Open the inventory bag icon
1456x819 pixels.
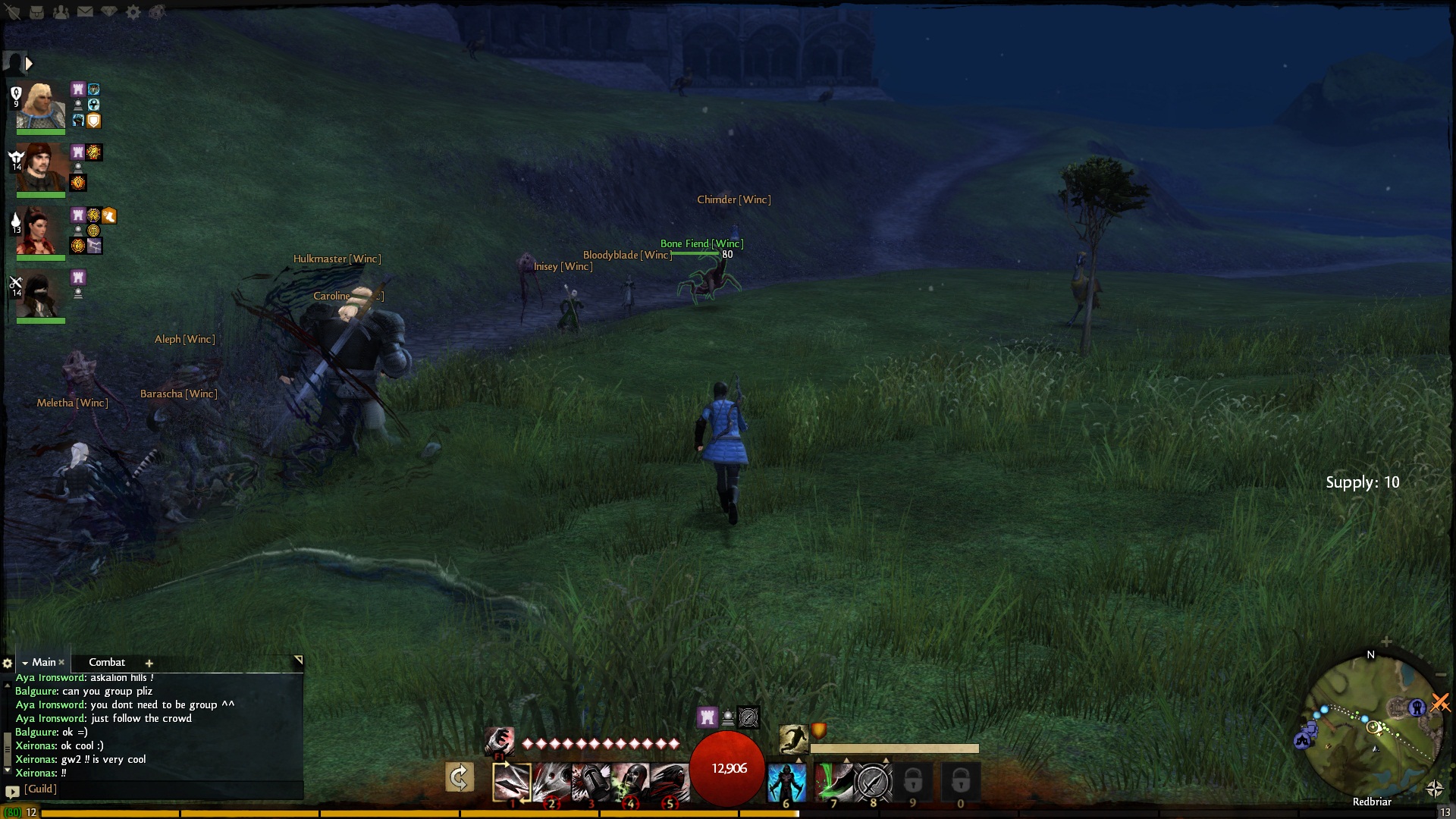pyautogui.click(x=36, y=12)
